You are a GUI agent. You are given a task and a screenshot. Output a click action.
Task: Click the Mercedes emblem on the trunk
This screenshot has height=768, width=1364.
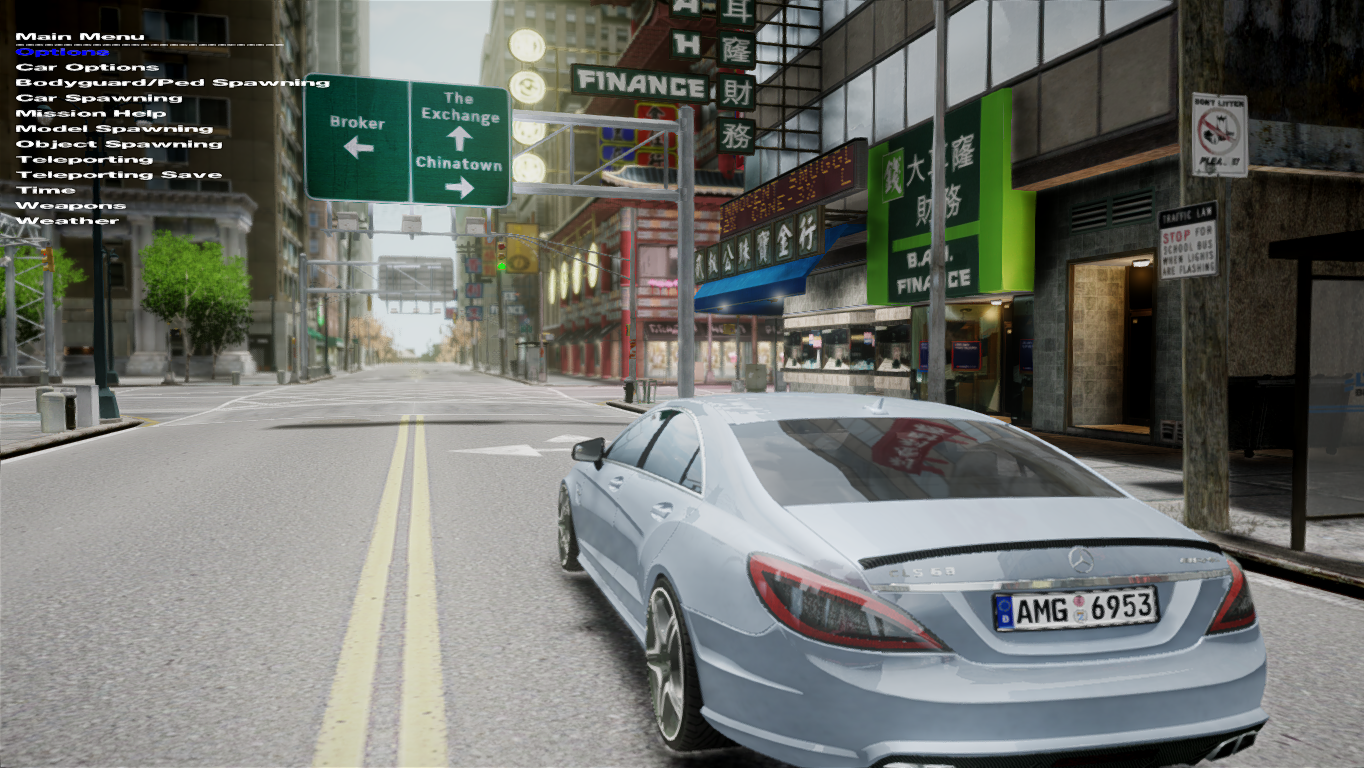pos(1083,560)
